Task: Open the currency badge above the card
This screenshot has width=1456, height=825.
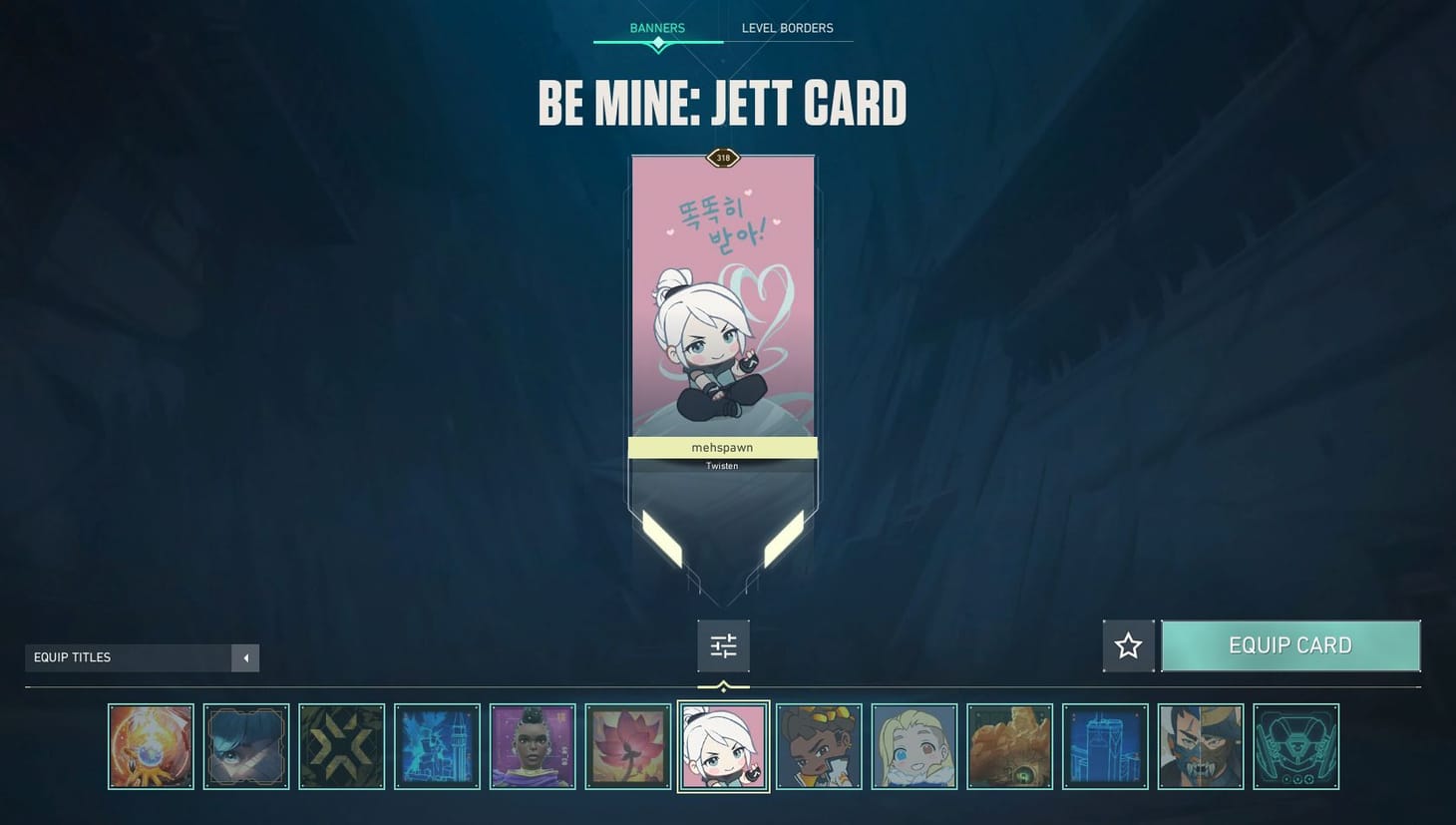Action: [x=722, y=157]
